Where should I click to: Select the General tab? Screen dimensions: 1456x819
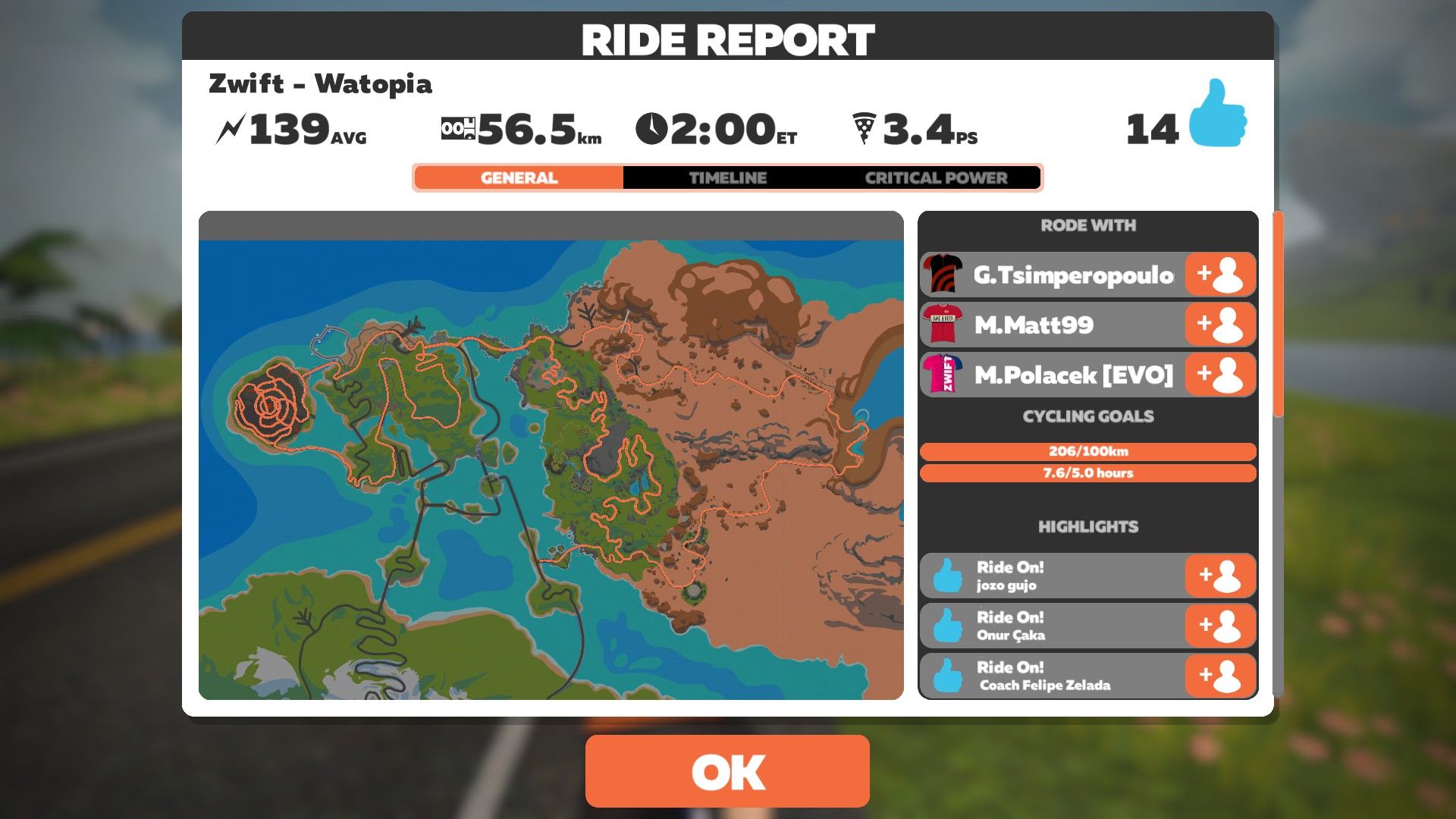519,178
